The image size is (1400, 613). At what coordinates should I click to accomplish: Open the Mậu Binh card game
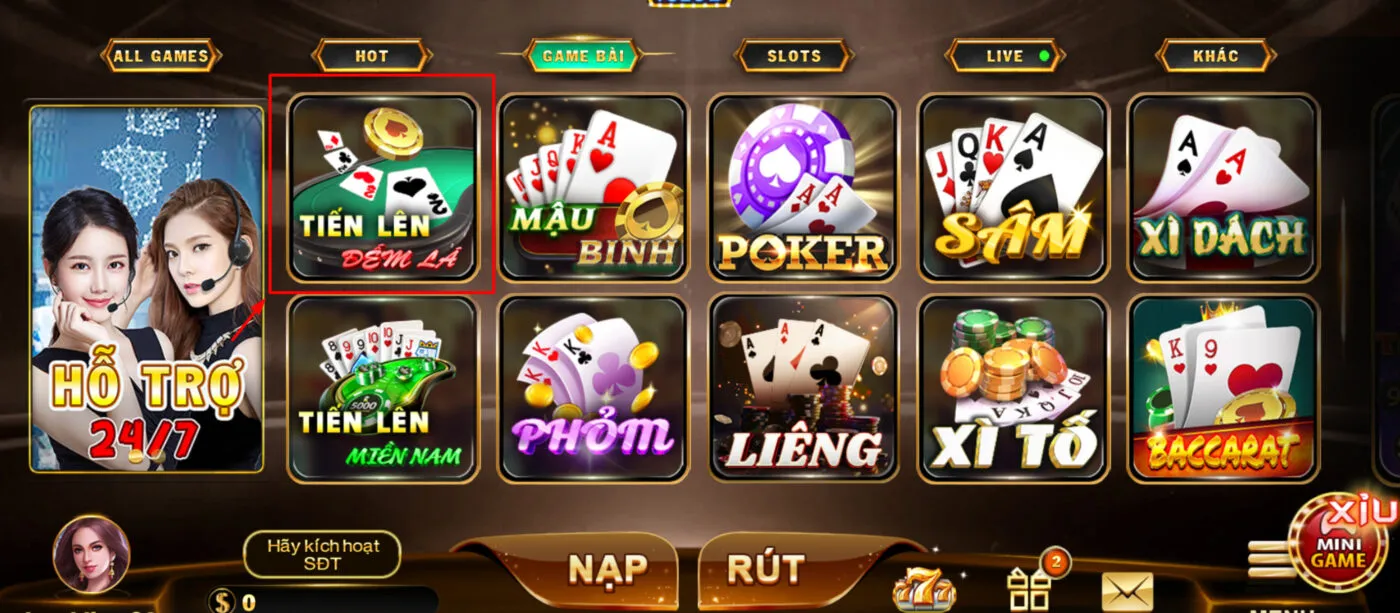[x=593, y=187]
